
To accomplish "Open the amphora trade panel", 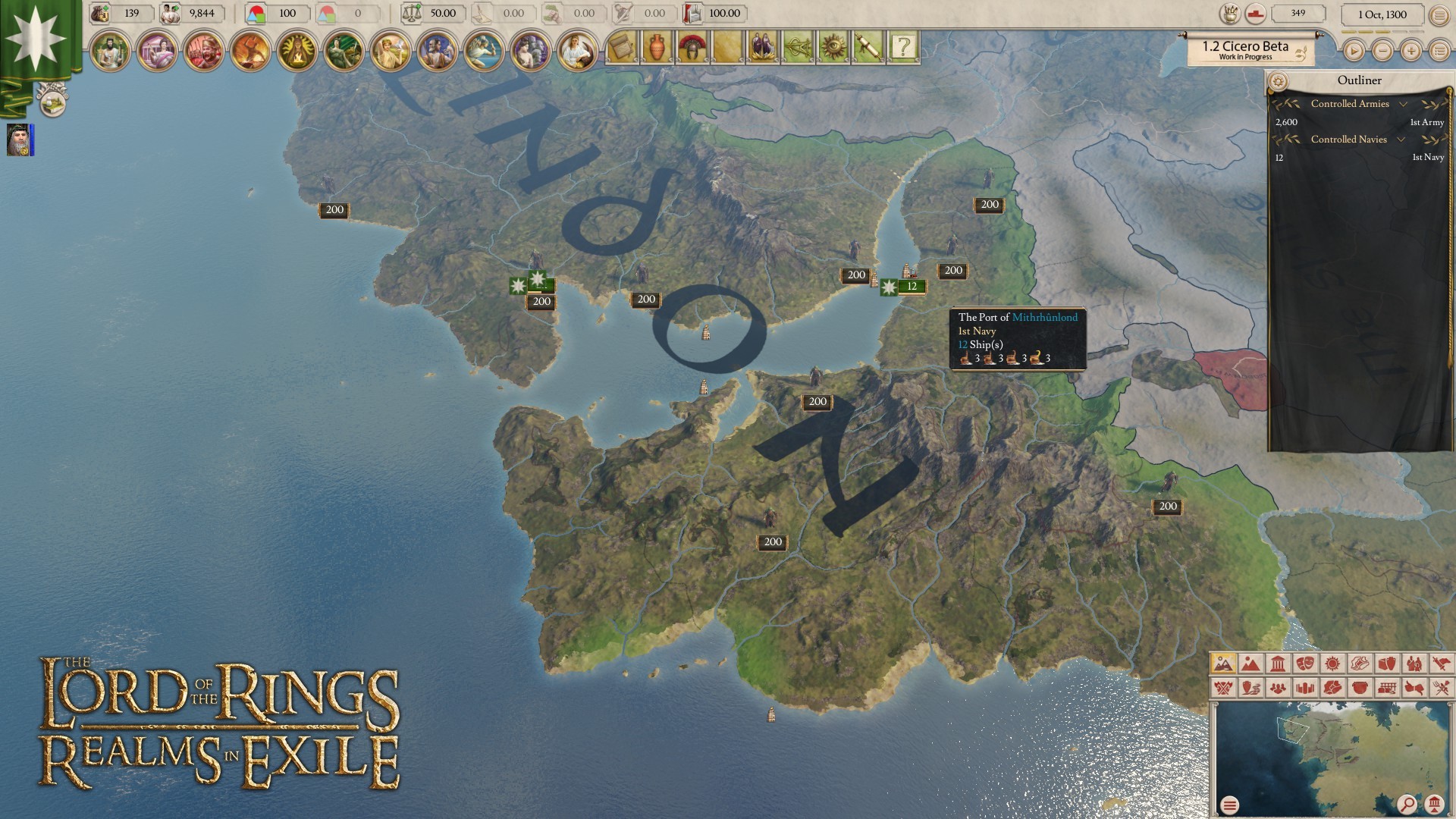I will point(657,48).
